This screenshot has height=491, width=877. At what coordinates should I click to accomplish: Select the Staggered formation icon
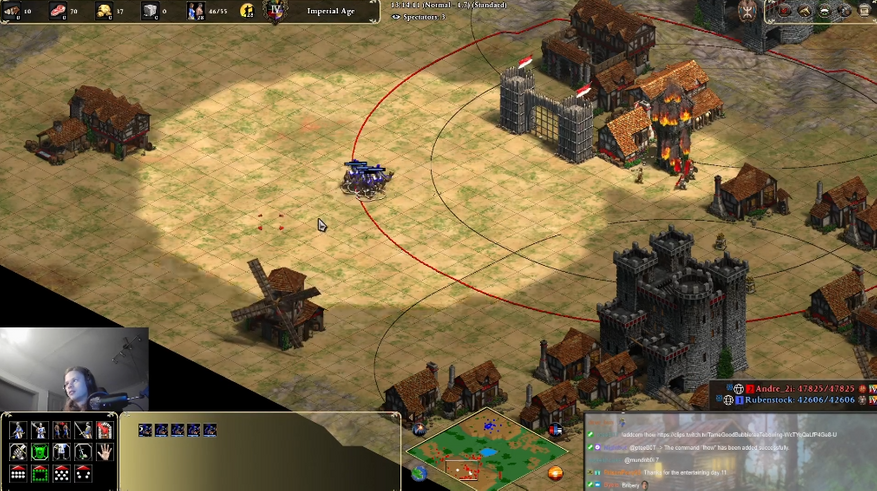click(62, 473)
